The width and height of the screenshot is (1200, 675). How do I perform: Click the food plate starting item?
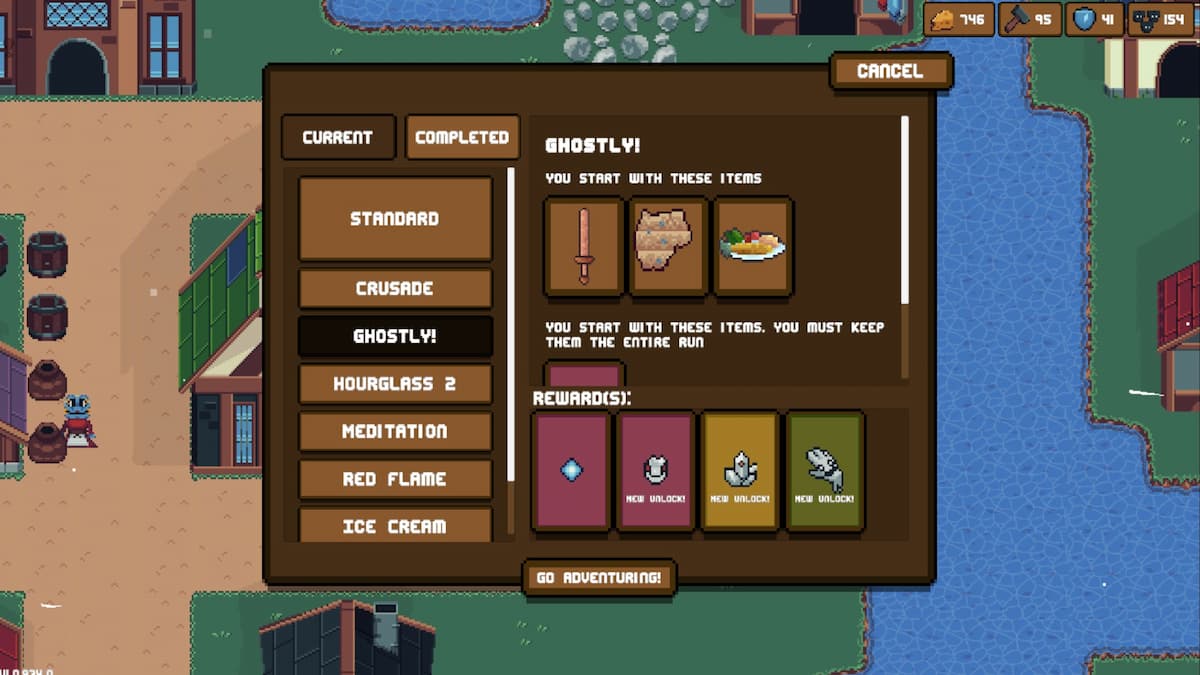[753, 246]
